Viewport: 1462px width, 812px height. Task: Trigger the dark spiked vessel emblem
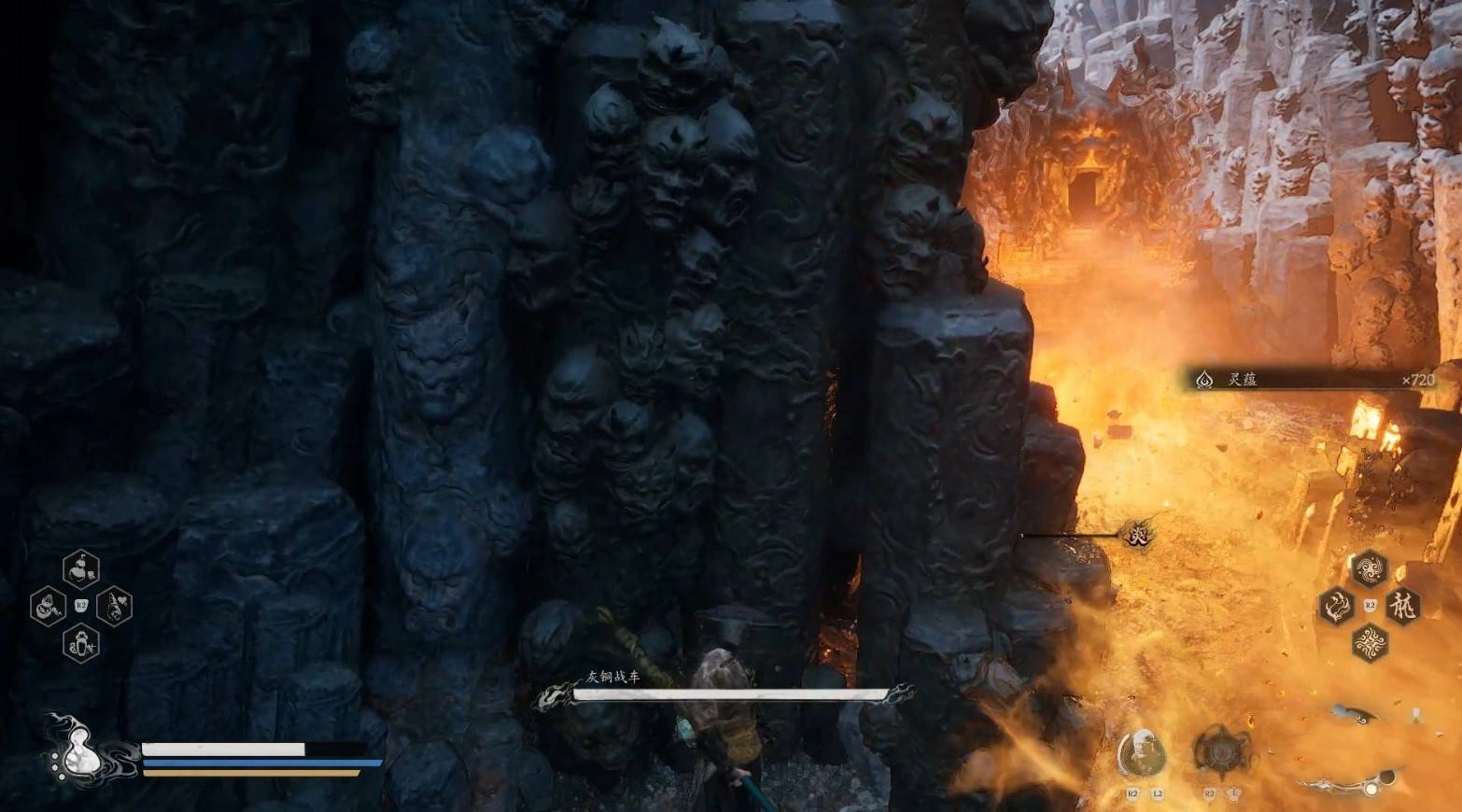coord(1217,750)
